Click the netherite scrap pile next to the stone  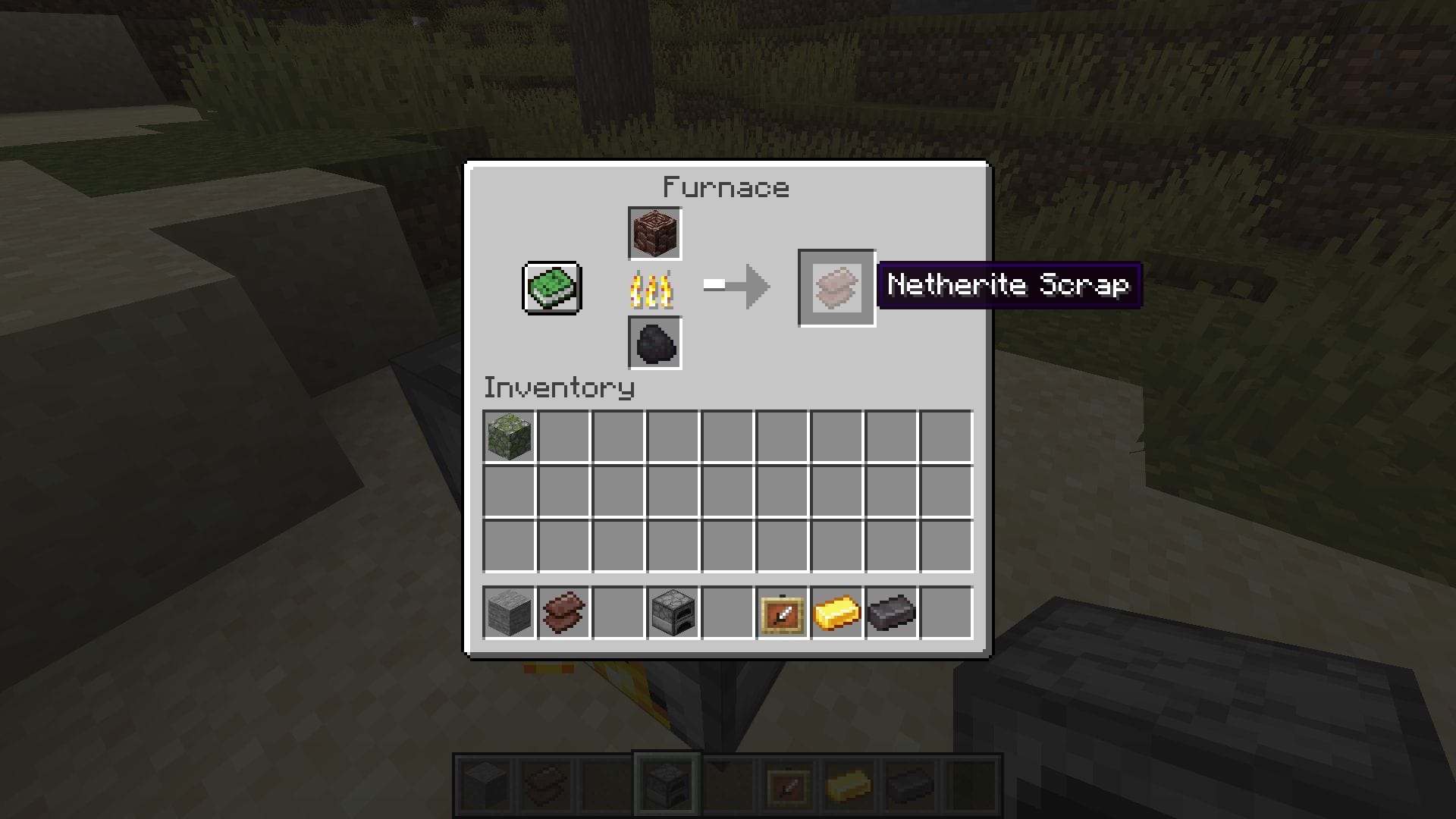pos(563,613)
